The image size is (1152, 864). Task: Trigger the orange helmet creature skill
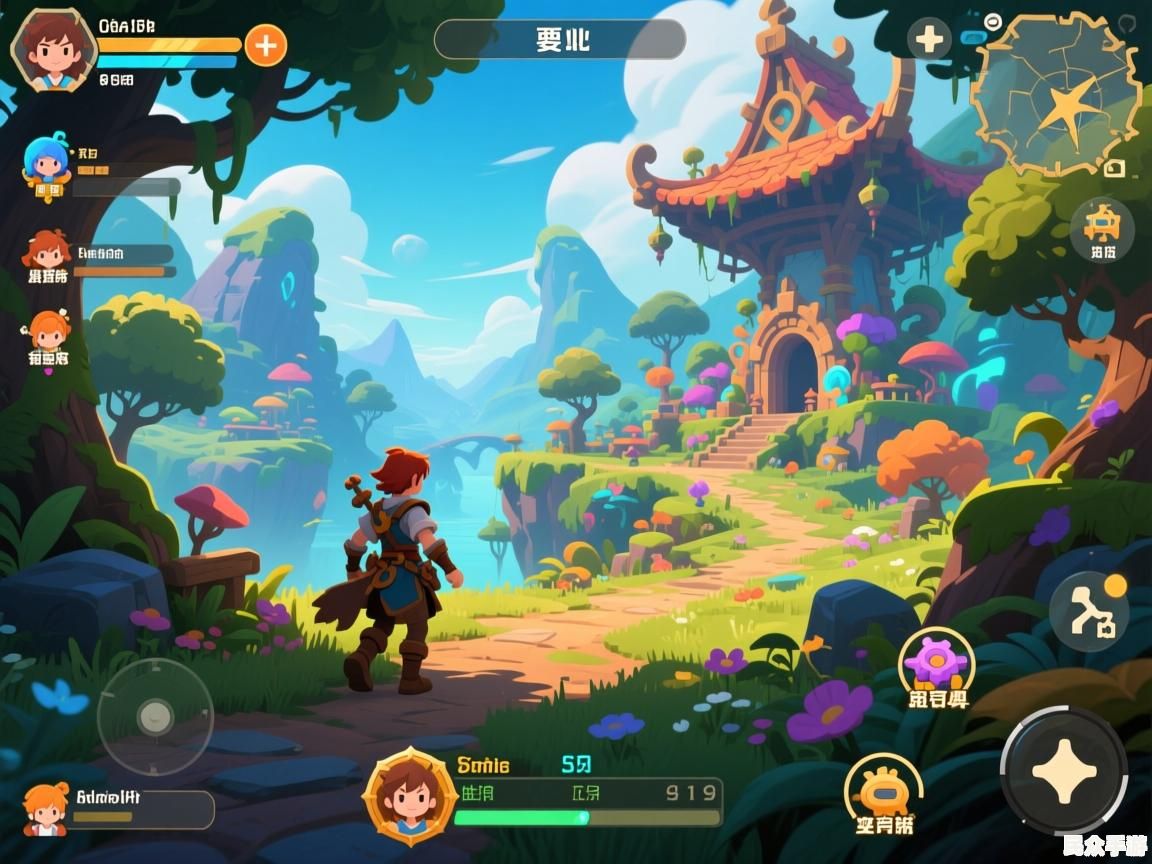[883, 789]
